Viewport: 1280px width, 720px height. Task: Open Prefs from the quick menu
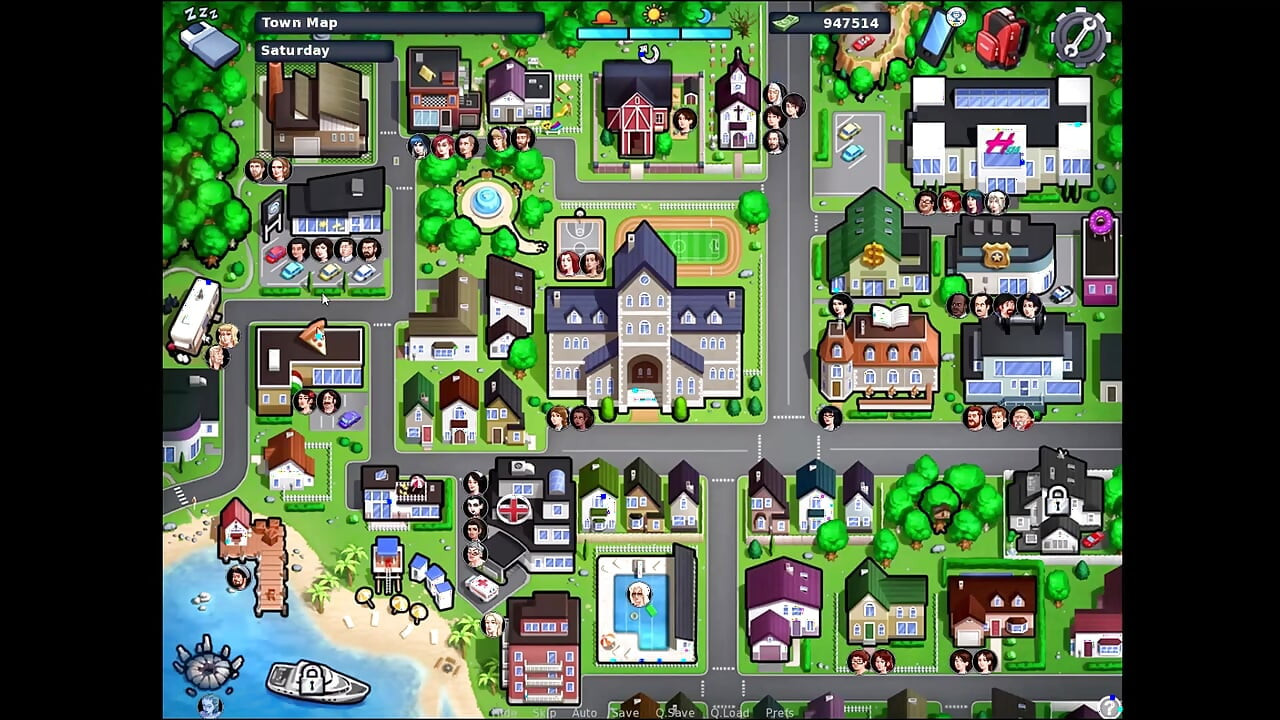[x=779, y=713]
